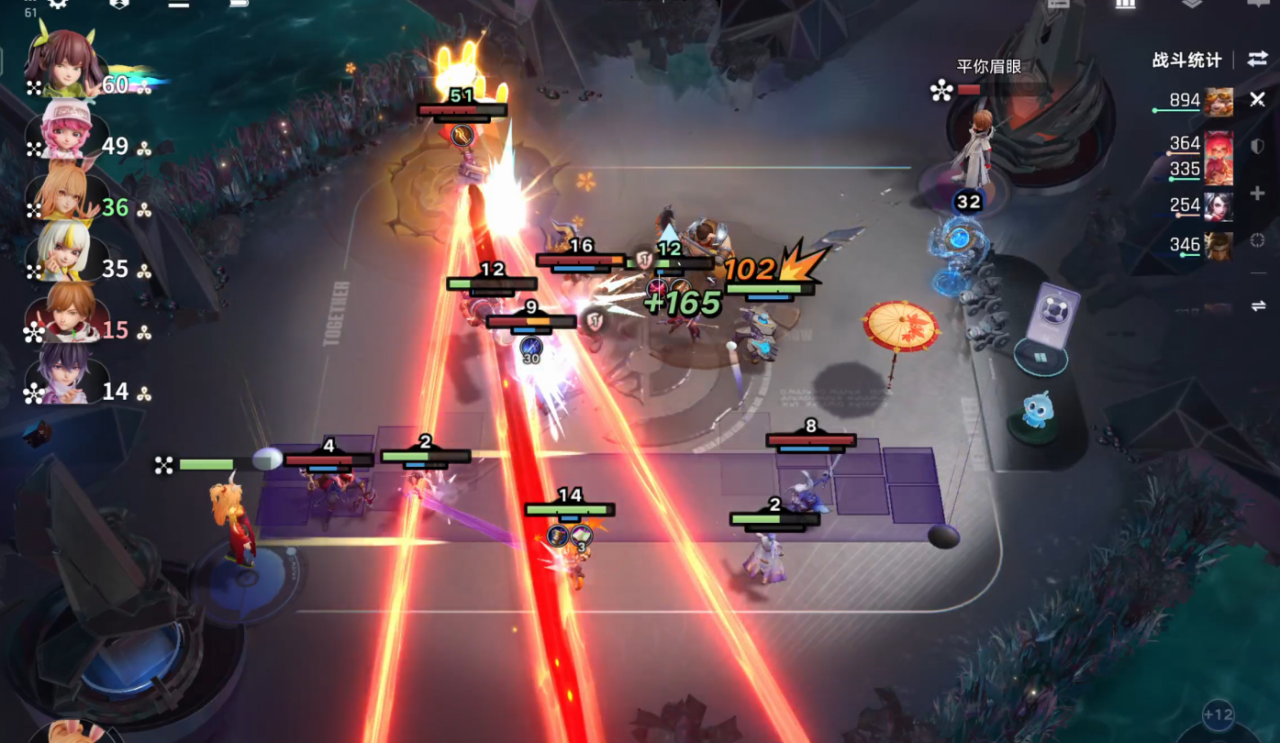1280x743 pixels.
Task: Click the +12 circular button
Action: point(1218,715)
